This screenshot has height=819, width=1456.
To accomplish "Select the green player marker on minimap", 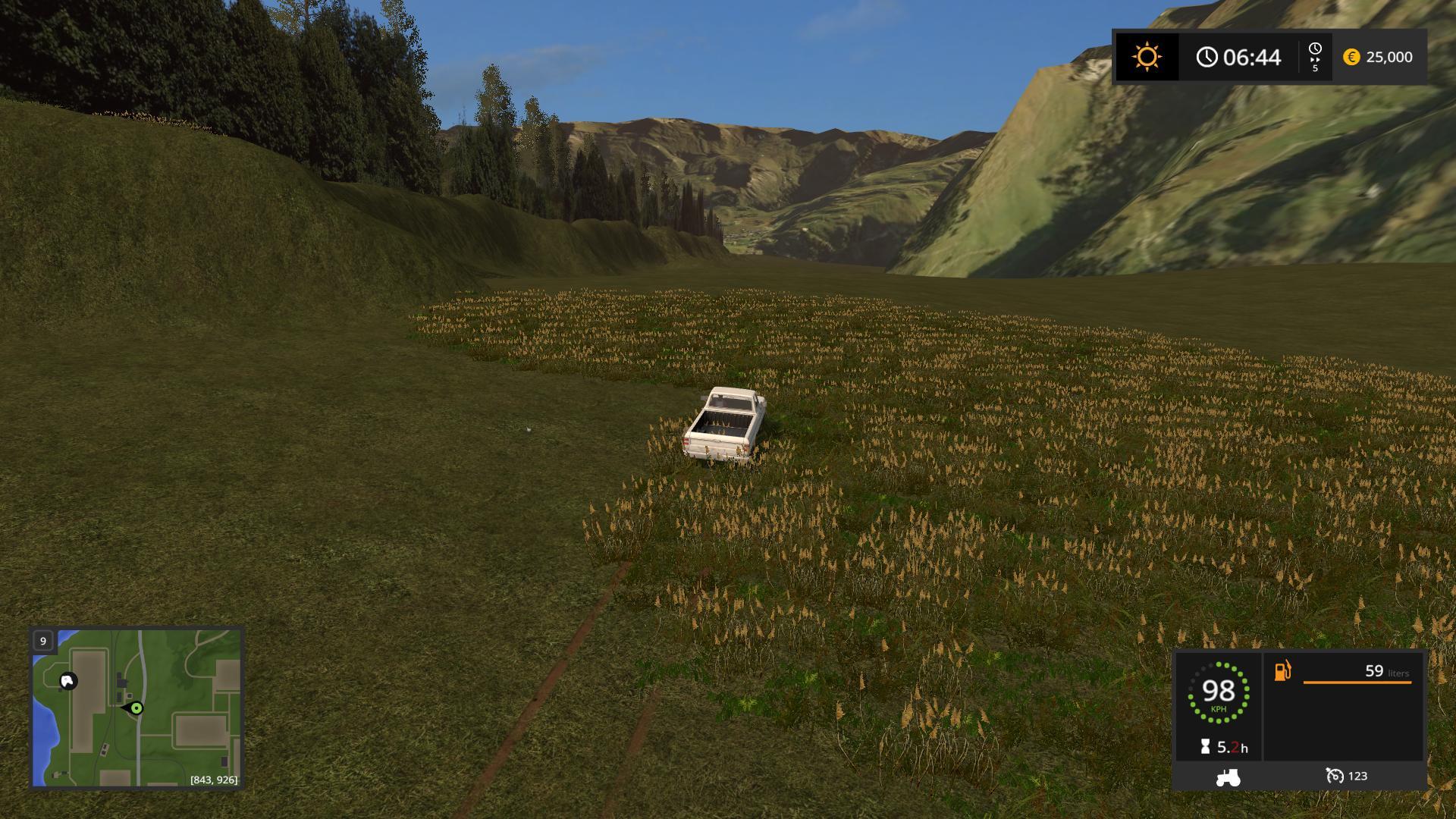I will [136, 708].
